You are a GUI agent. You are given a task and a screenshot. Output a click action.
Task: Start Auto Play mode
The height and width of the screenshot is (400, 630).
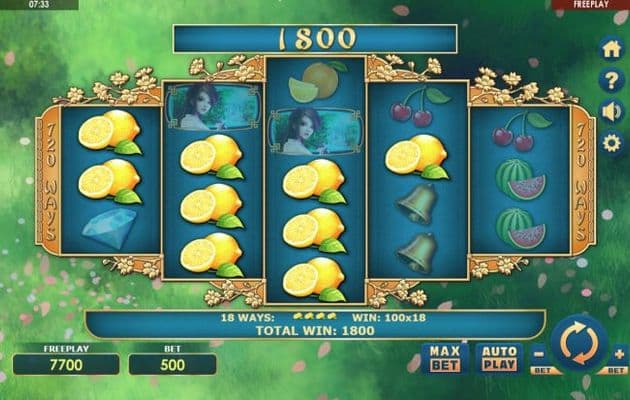498,357
